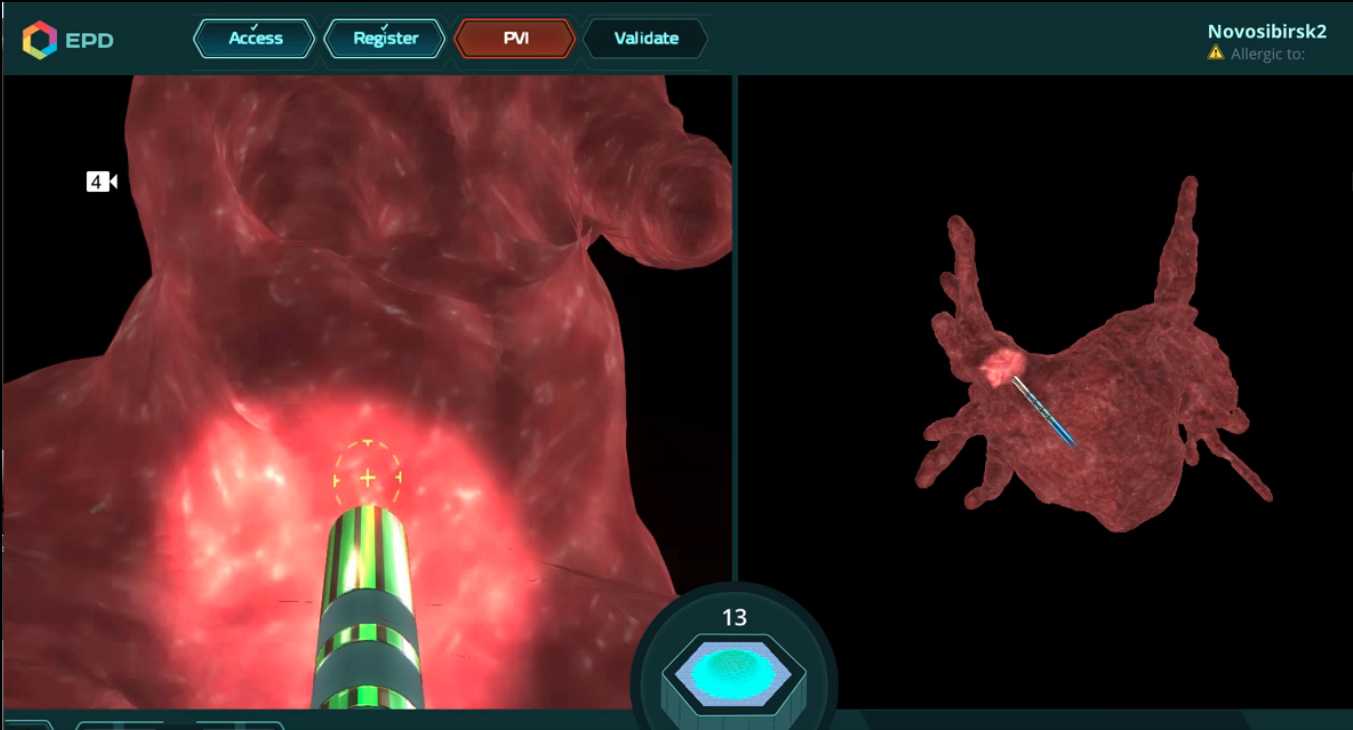
Task: Switch to the Access step tab
Action: coord(255,39)
